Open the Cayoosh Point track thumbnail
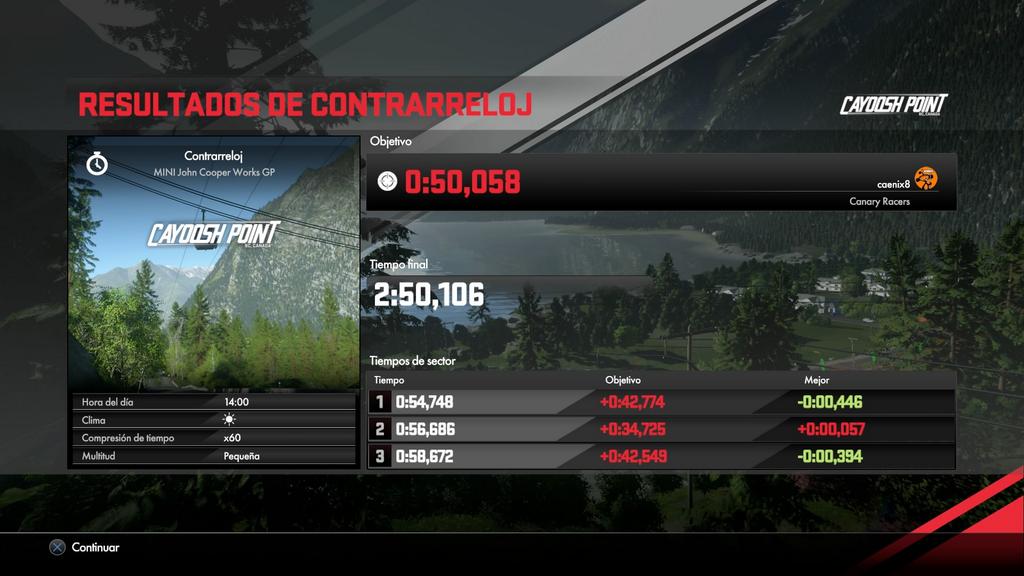Image resolution: width=1024 pixels, height=576 pixels. 212,264
